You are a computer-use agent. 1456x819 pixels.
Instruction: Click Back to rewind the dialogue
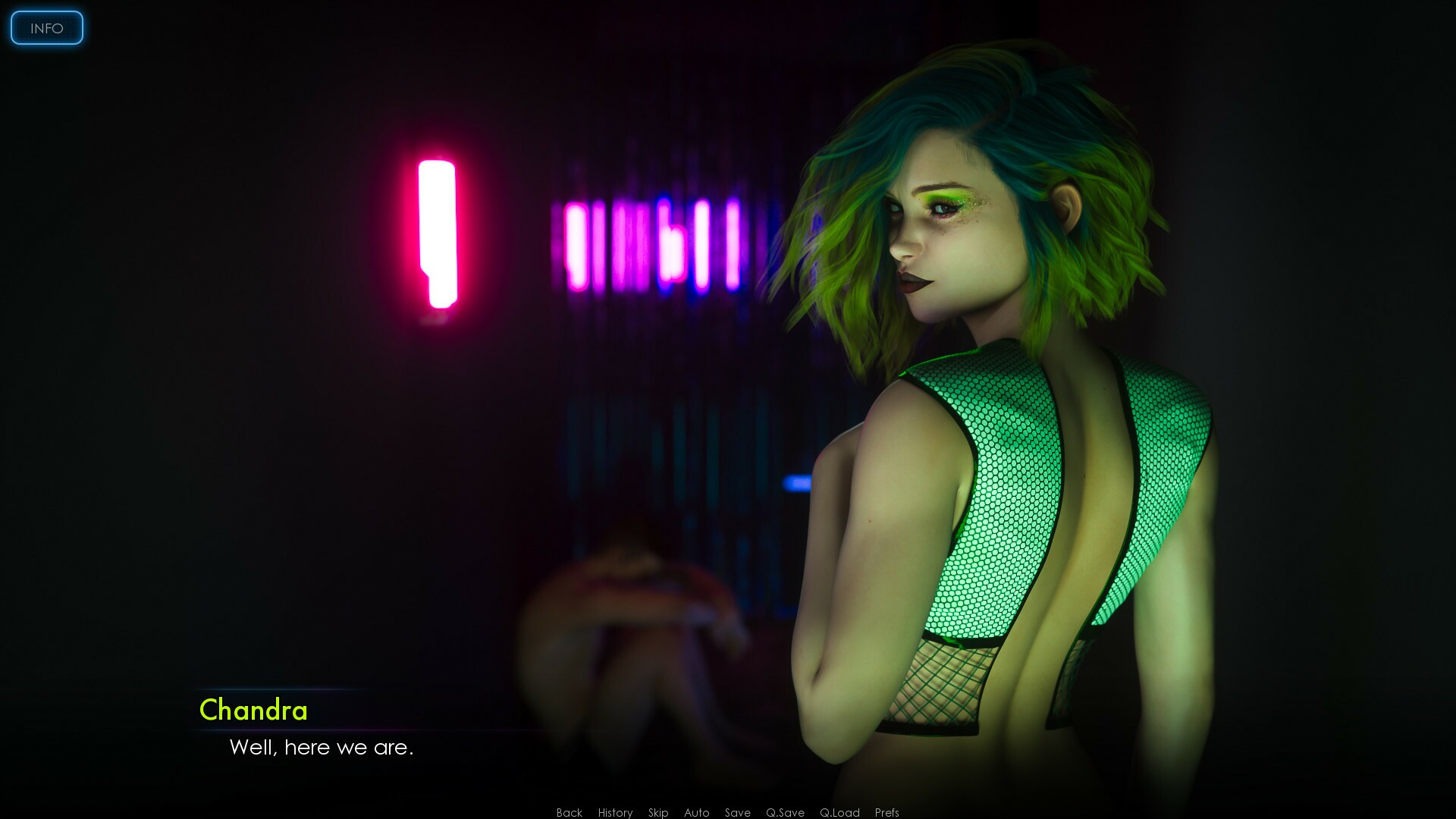(569, 812)
